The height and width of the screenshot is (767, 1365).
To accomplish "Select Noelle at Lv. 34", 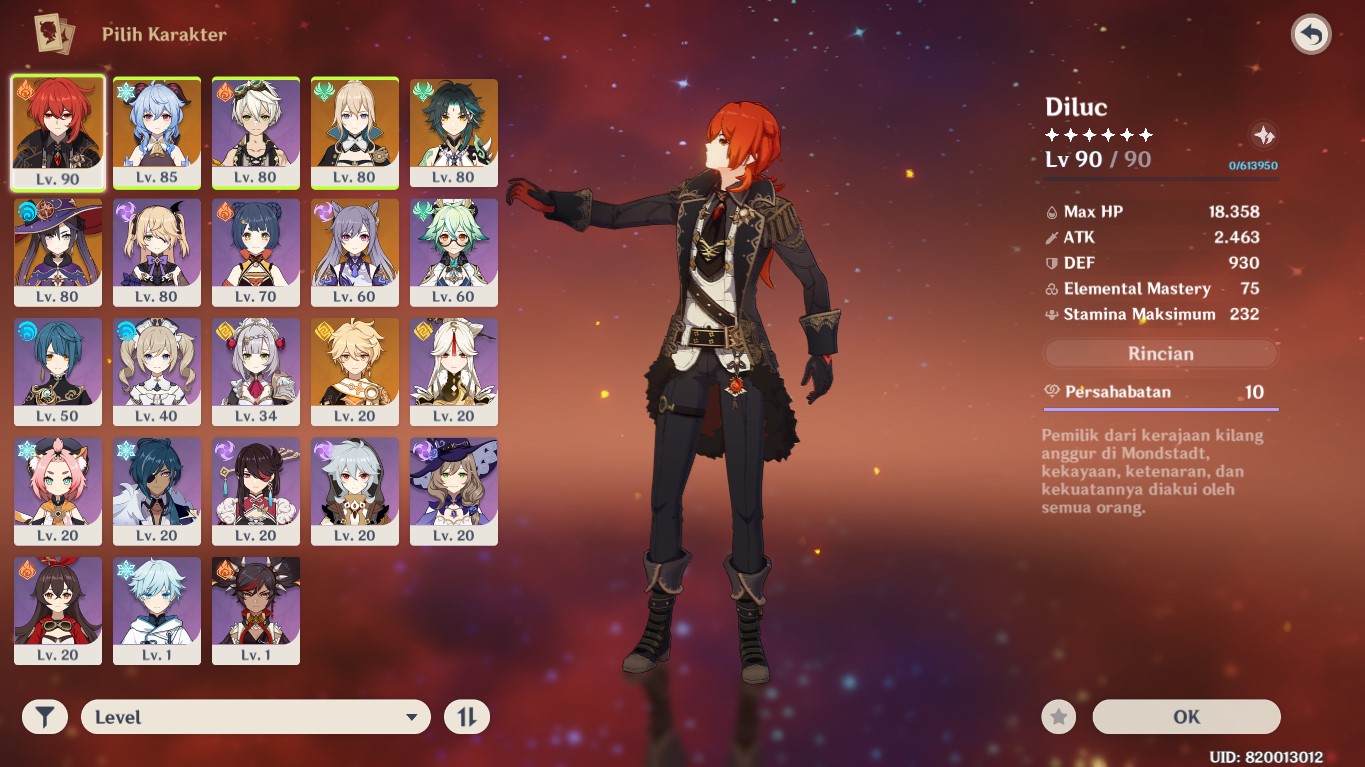I will pos(256,371).
